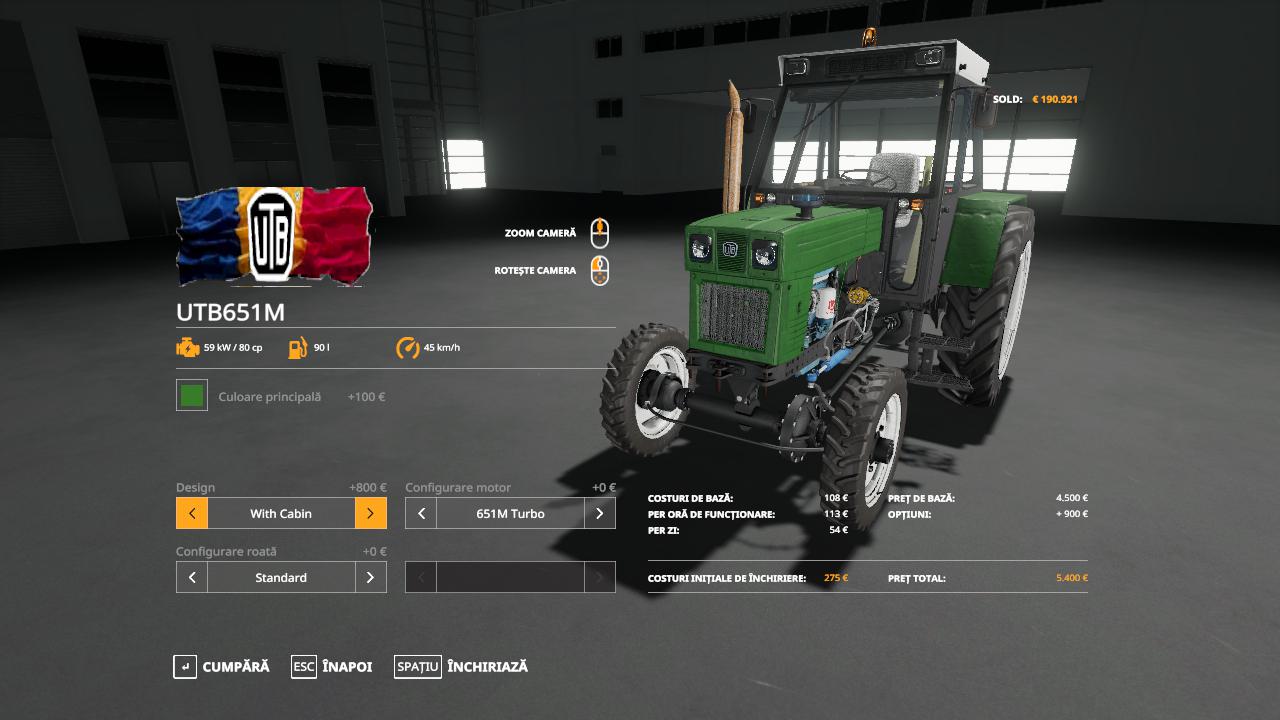
Task: Buy the tractor with Cumpără
Action: pos(222,667)
